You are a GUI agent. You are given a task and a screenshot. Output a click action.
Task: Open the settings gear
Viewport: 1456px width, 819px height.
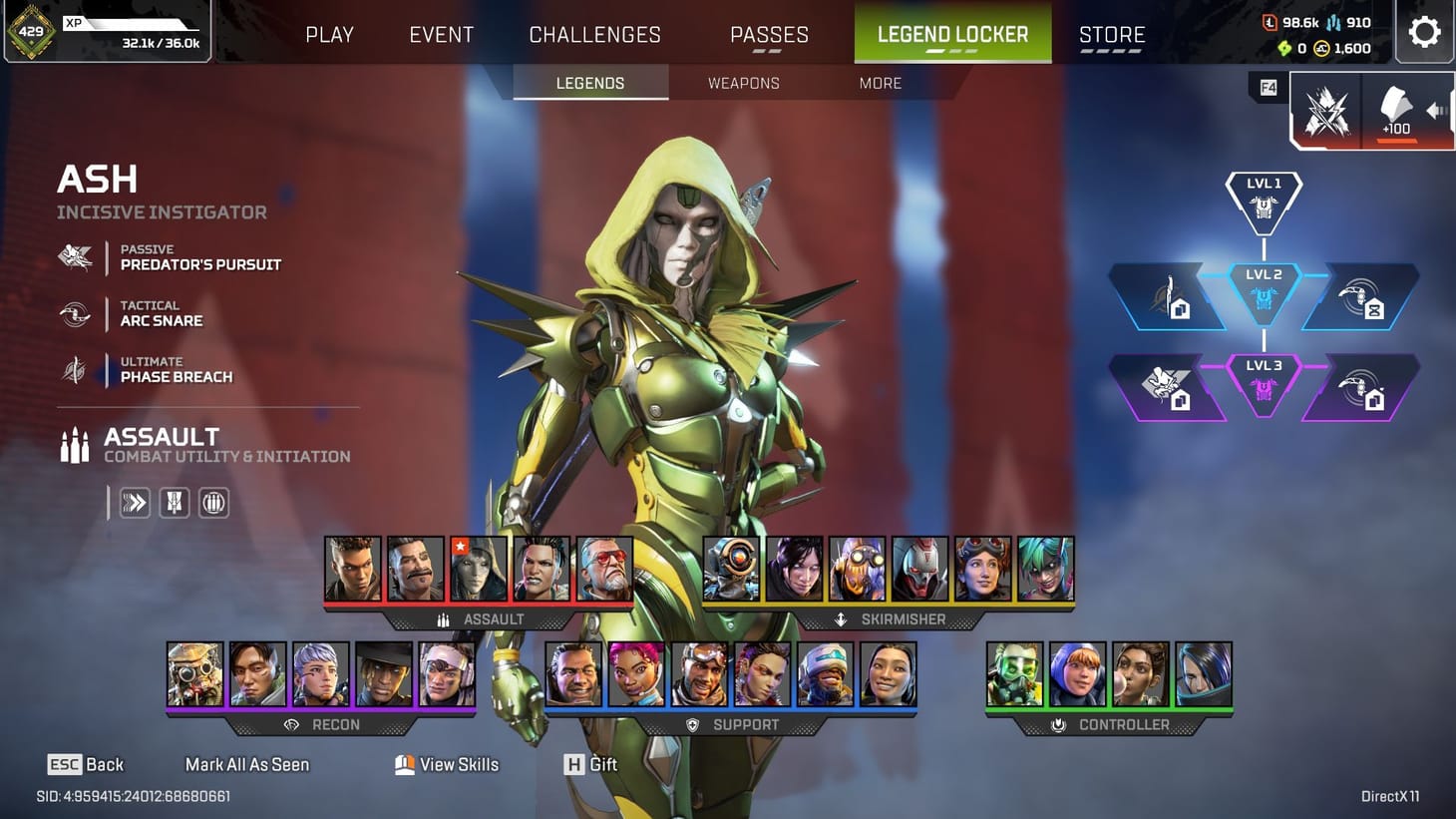click(1424, 32)
